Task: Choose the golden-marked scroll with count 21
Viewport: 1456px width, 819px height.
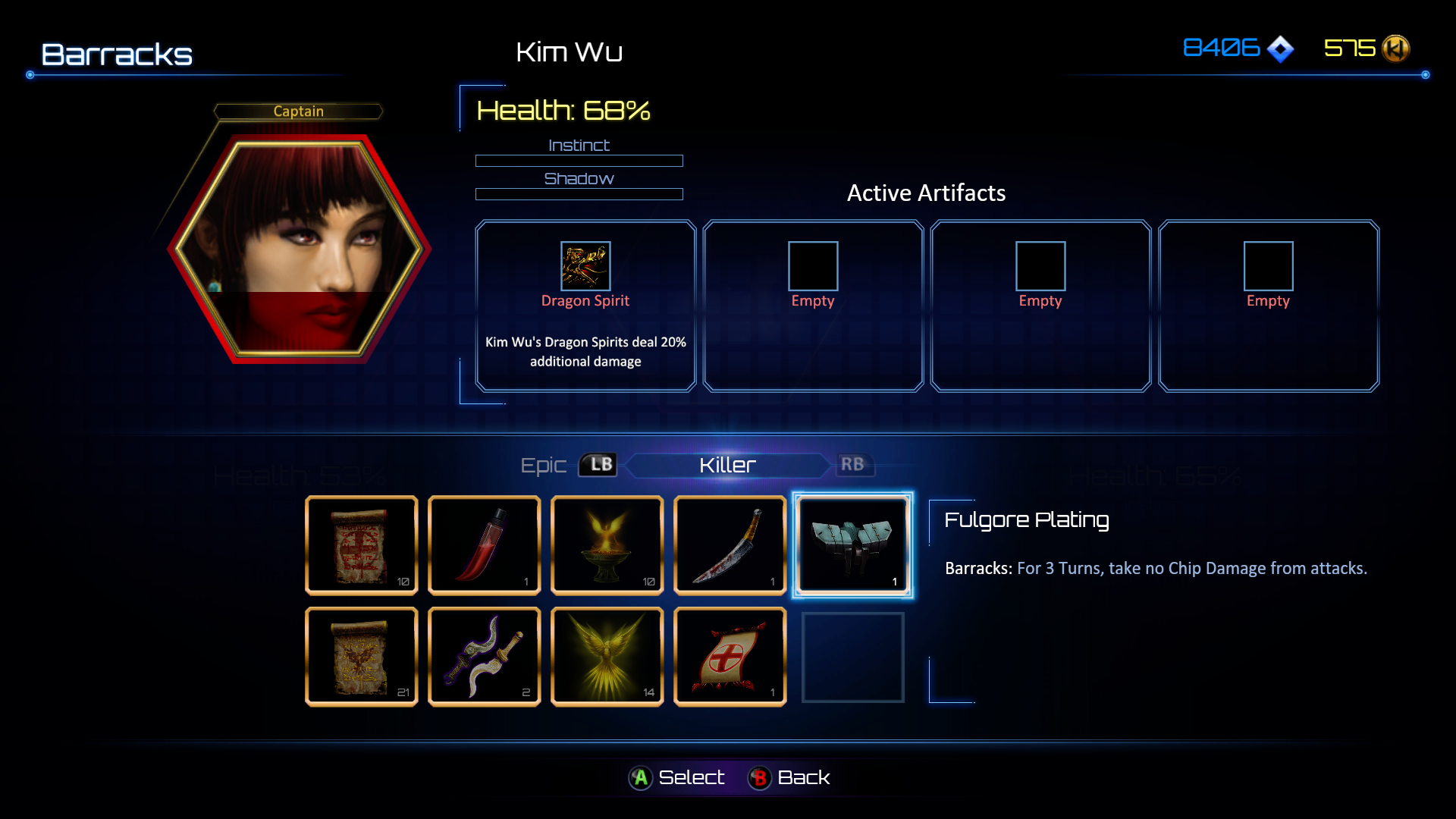Action: pyautogui.click(x=361, y=657)
